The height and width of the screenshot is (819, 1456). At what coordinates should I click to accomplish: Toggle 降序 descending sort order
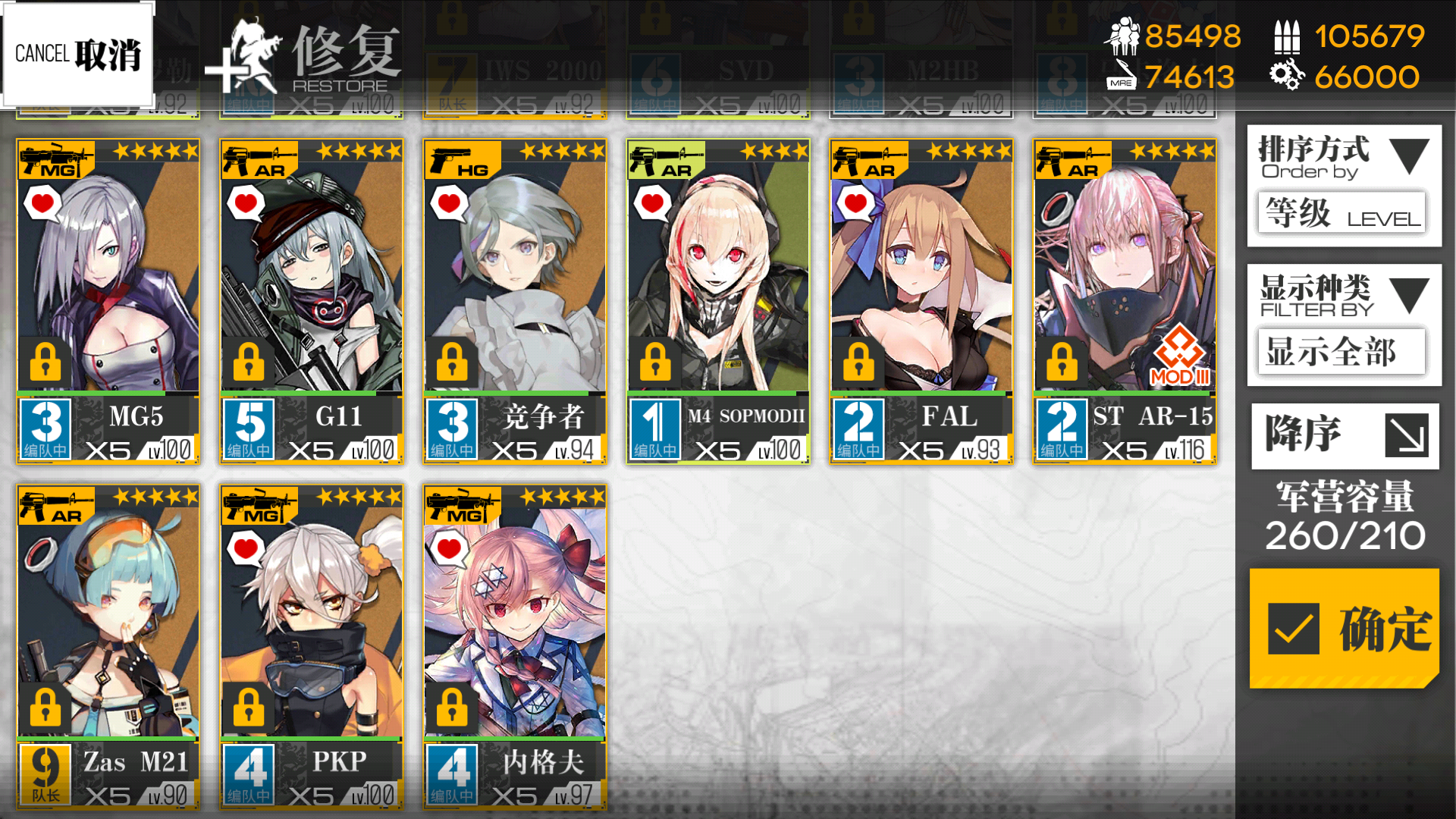(1343, 435)
